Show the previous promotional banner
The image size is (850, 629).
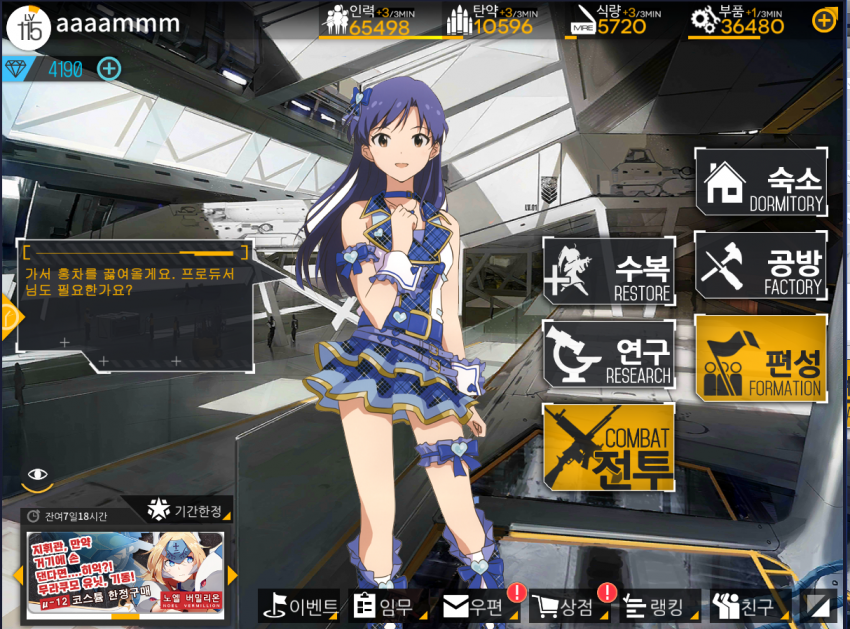click(x=17, y=575)
